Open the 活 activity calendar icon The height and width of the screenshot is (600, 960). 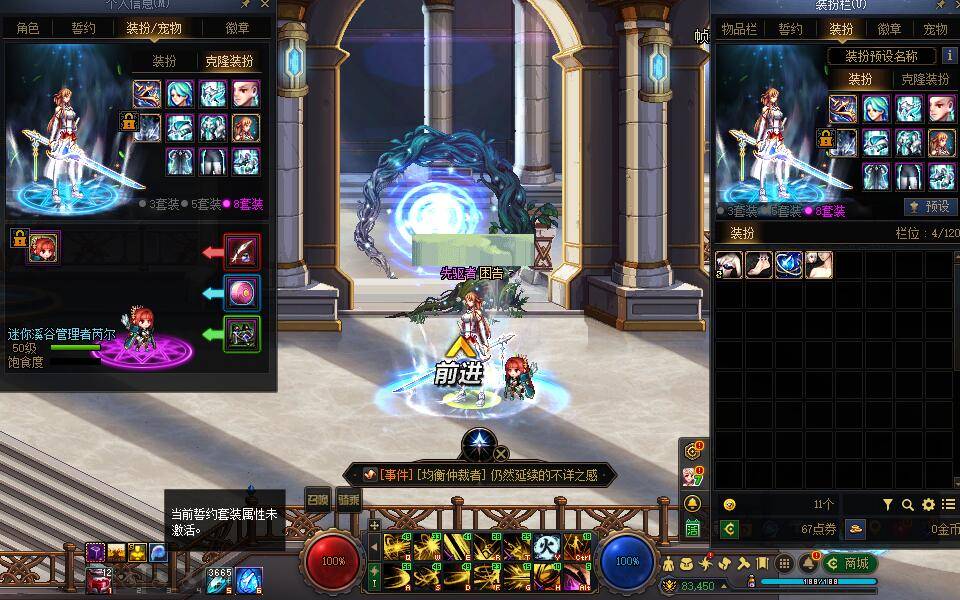[x=692, y=527]
